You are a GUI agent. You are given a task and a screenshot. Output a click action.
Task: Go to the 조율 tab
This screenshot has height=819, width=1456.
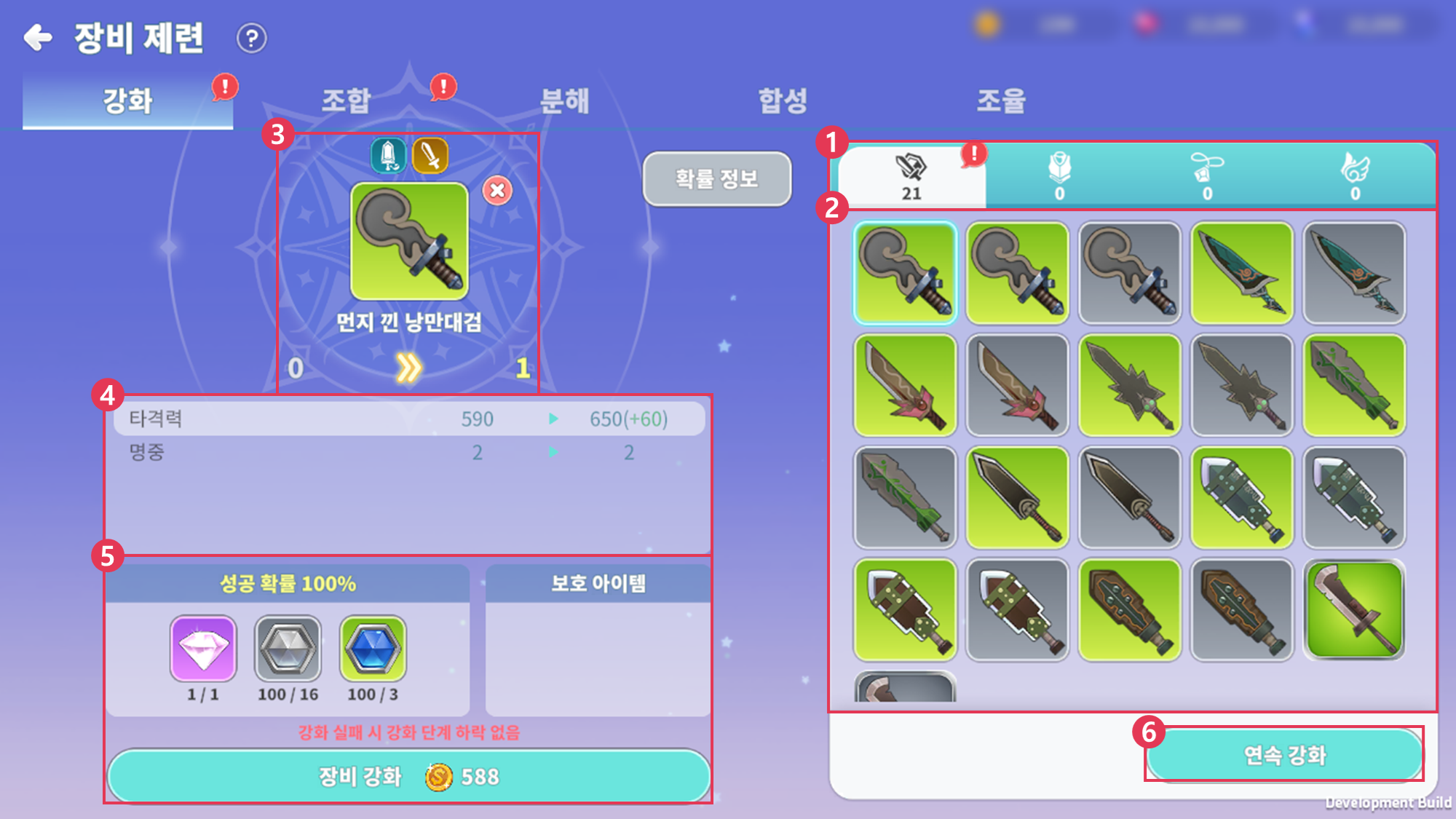click(x=1001, y=100)
